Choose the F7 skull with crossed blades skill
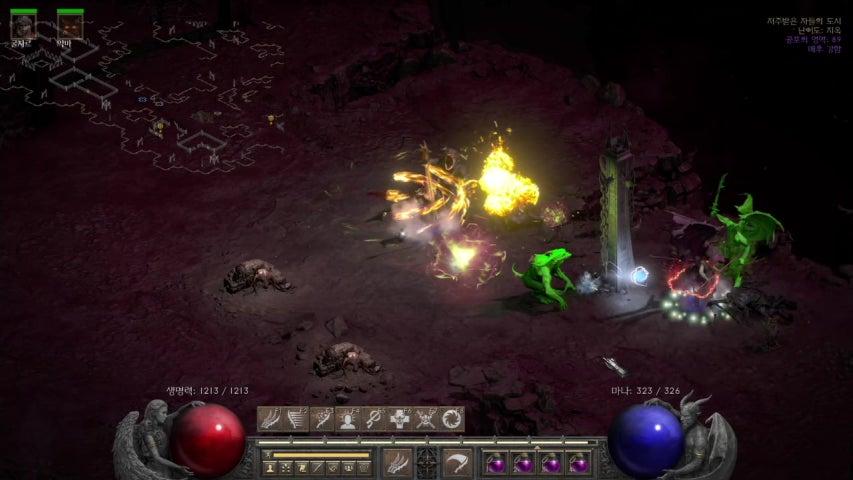The height and width of the screenshot is (480, 853). tap(426, 419)
